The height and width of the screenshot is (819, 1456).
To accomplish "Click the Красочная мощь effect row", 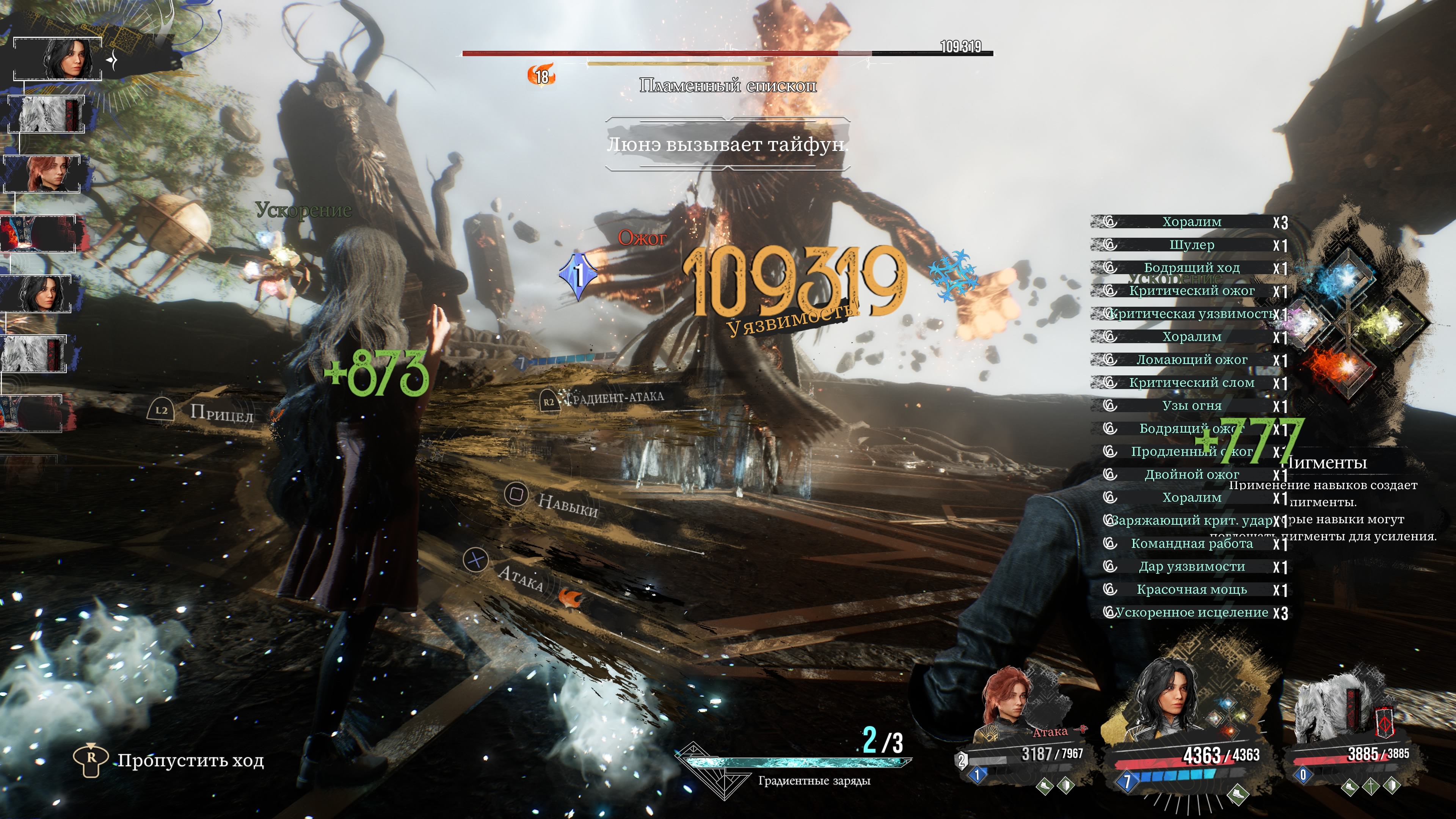I will pos(1191,590).
